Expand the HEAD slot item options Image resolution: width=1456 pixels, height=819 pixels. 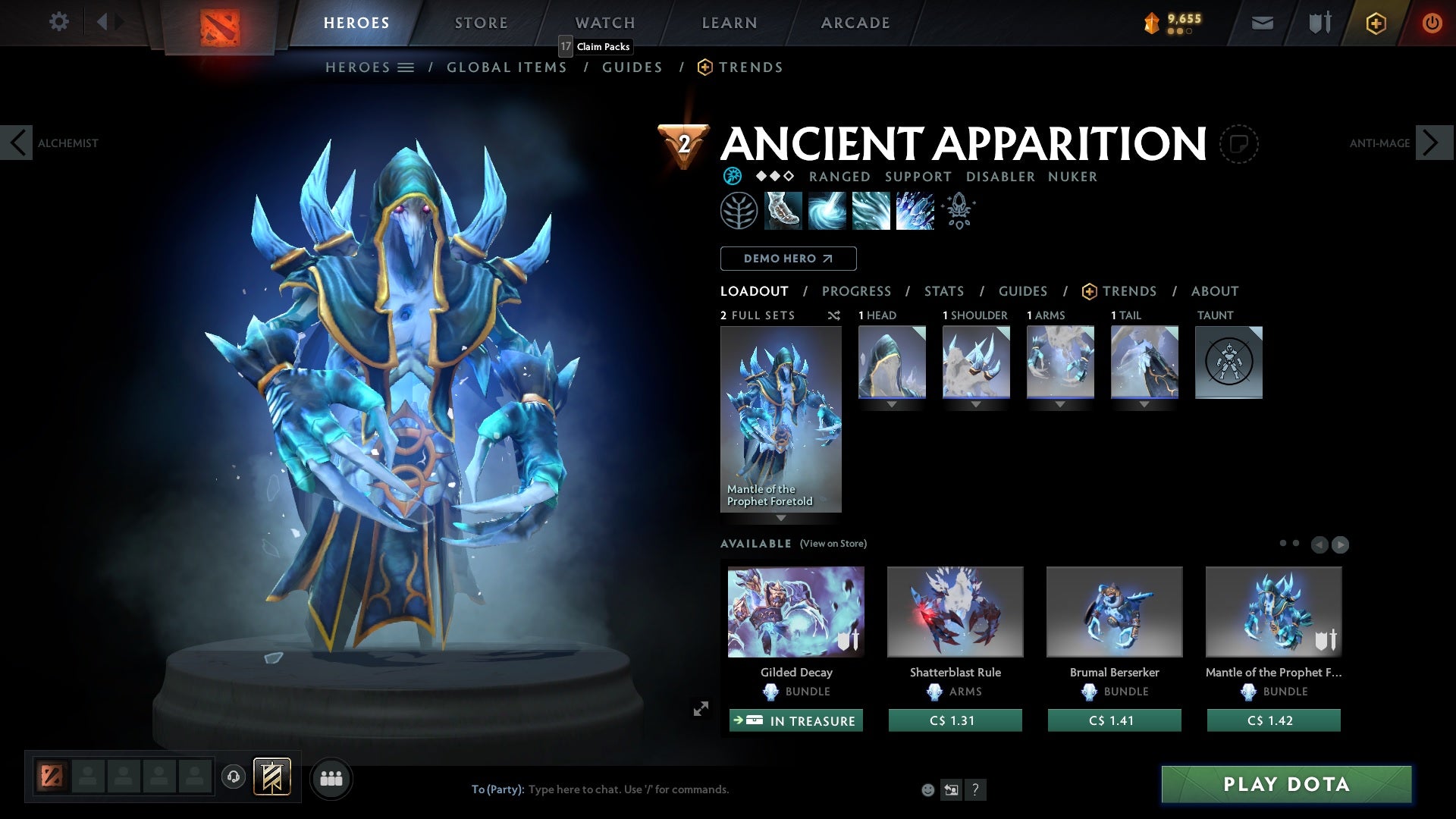891,404
